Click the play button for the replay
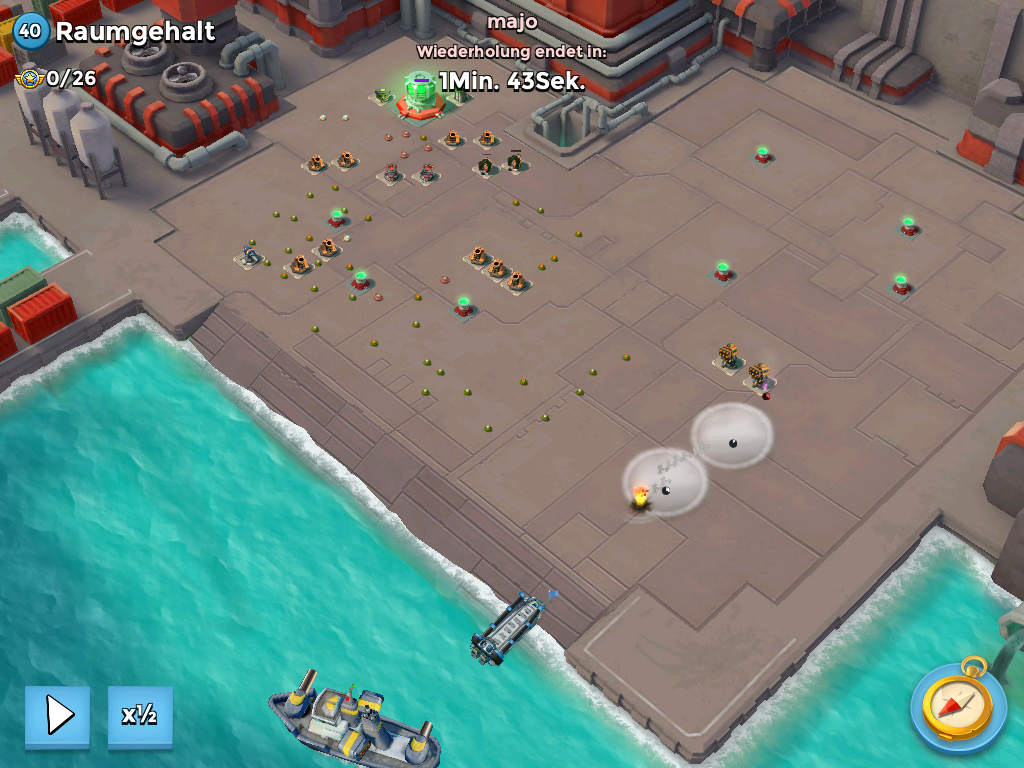The image size is (1024, 768). (x=58, y=715)
